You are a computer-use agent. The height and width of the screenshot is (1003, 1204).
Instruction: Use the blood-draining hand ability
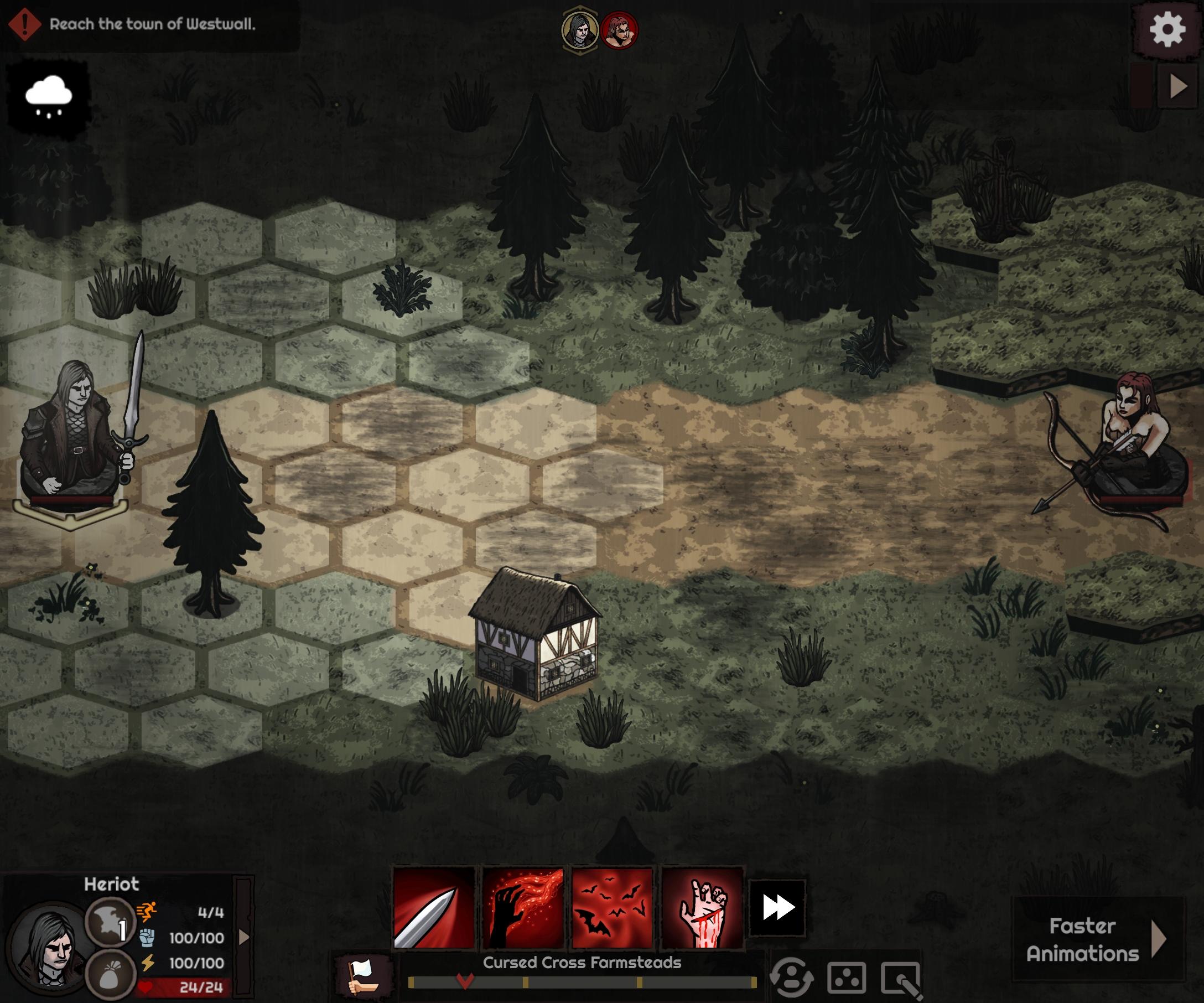(523, 908)
